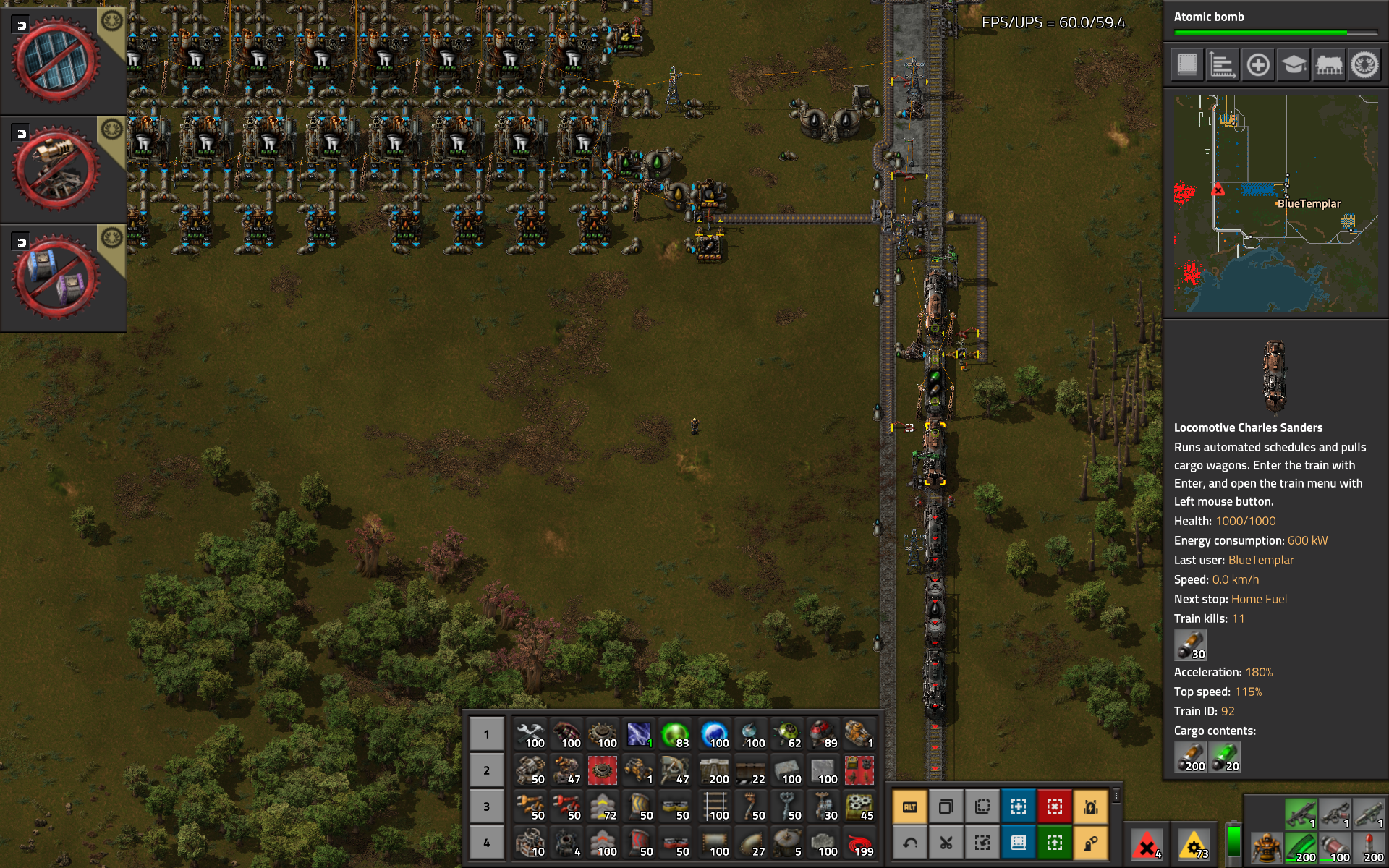
Task: Select quickbar row 4 button
Action: click(x=486, y=843)
